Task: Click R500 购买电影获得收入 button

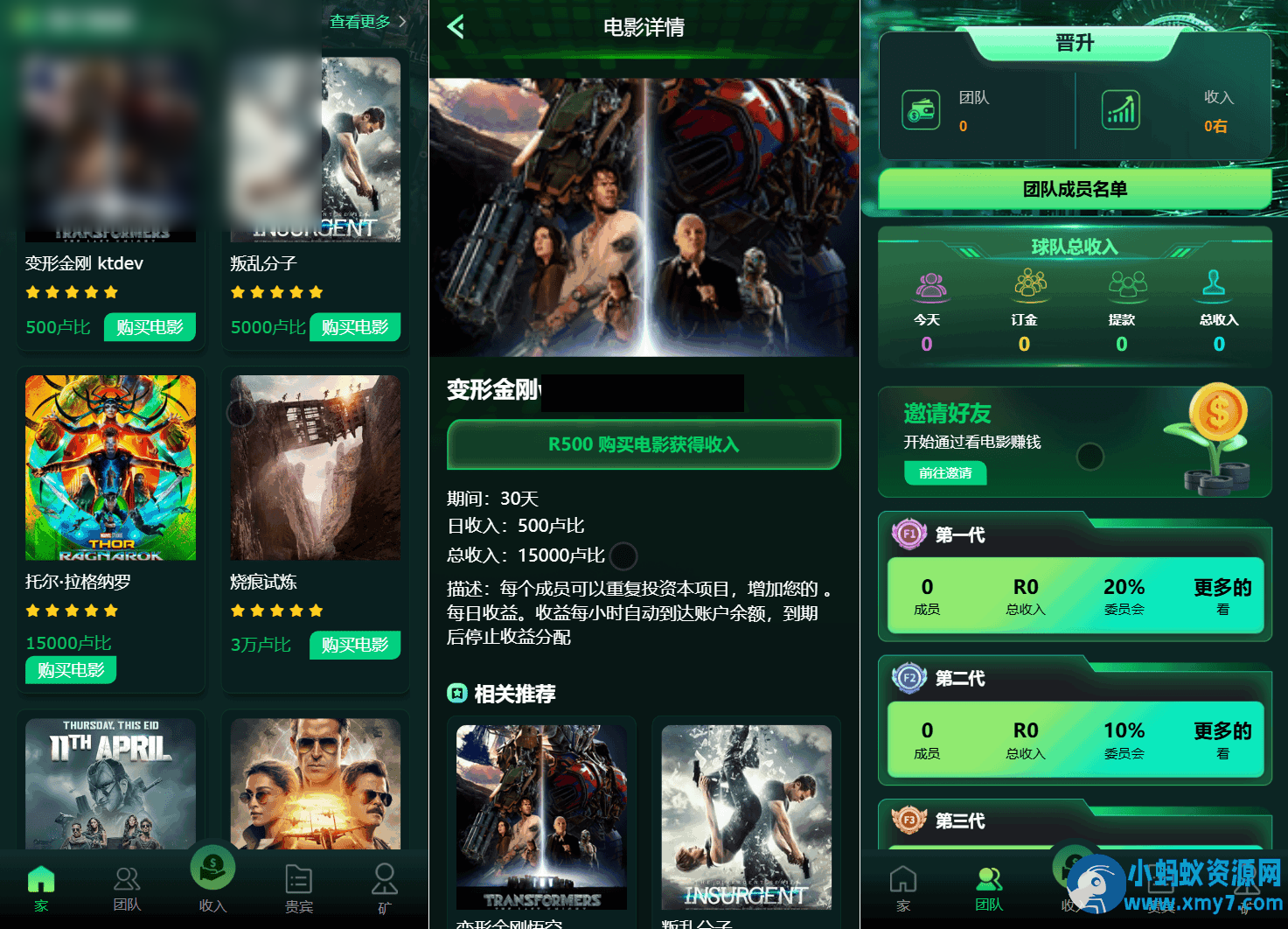Action: click(644, 444)
